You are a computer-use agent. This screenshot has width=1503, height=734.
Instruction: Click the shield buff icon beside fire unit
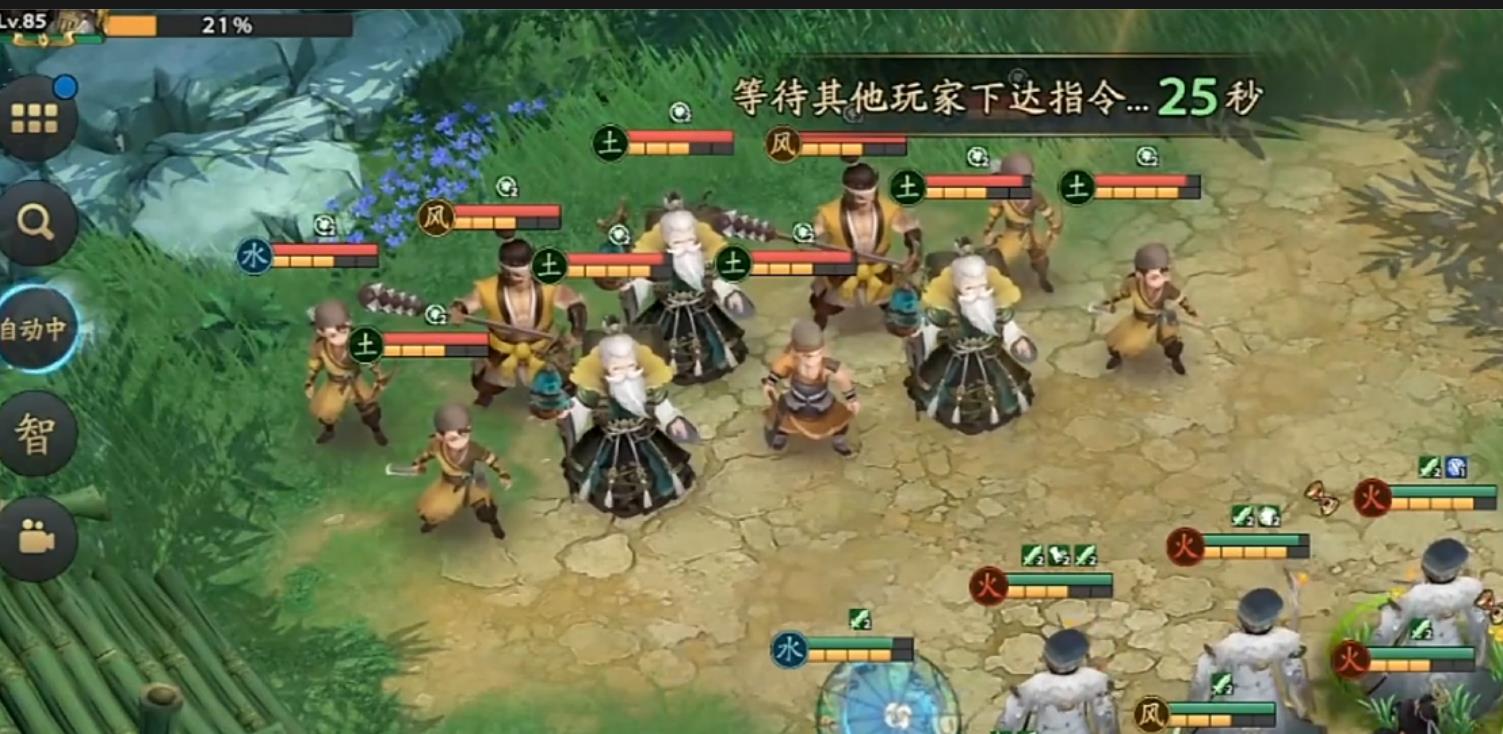pyautogui.click(x=1455, y=468)
